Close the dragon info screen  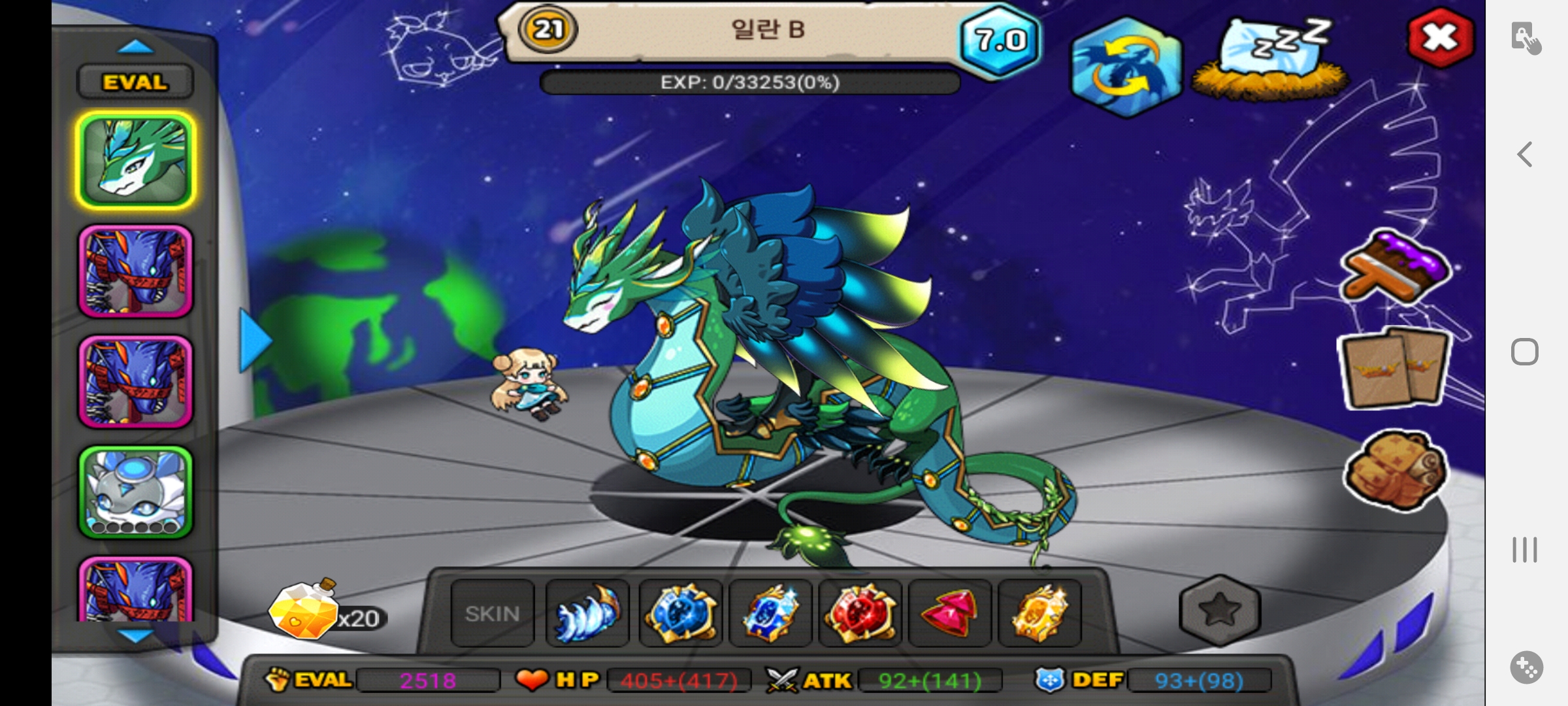[1440, 38]
